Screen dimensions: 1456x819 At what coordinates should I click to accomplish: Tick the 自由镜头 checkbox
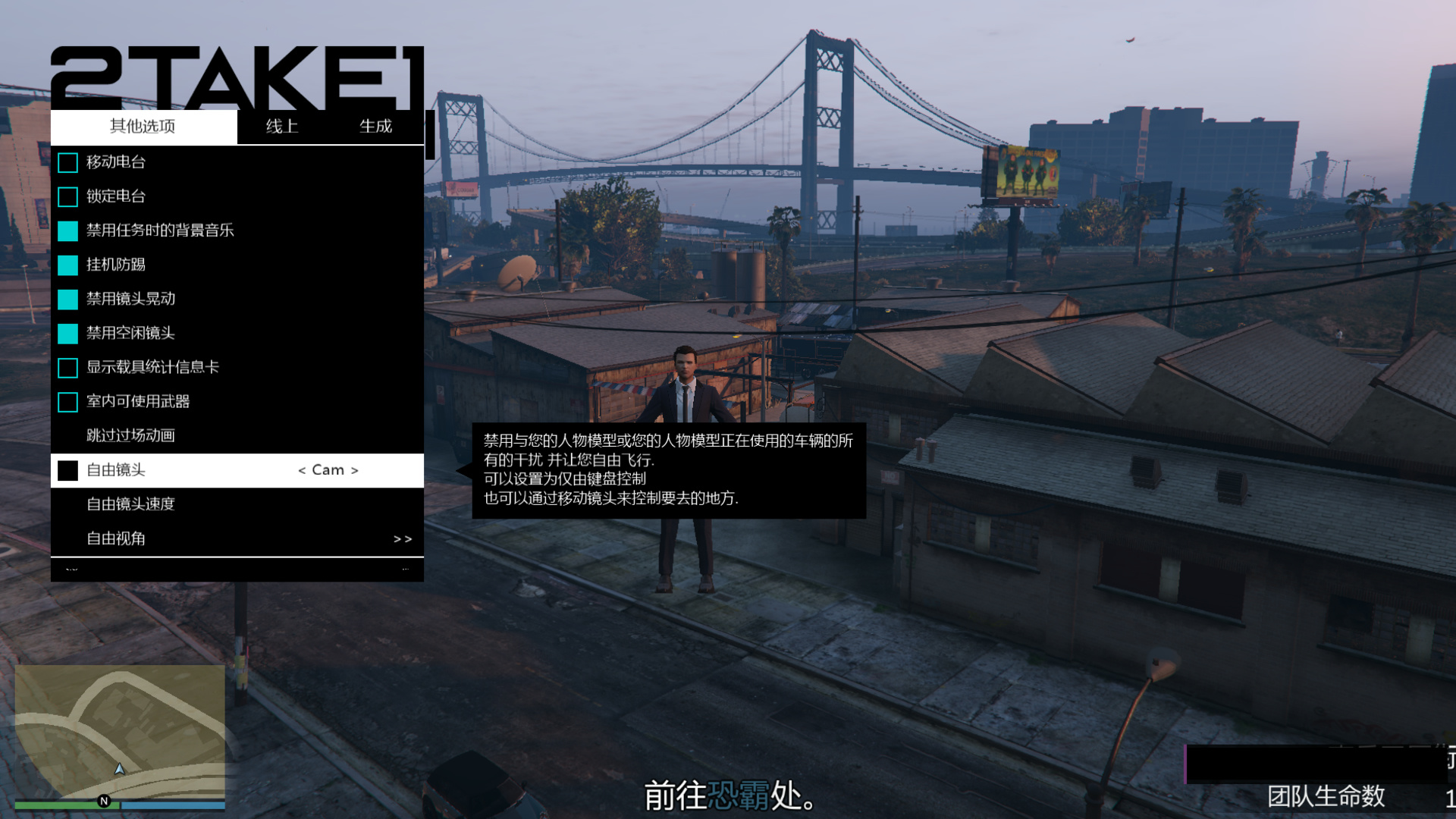[x=68, y=470]
